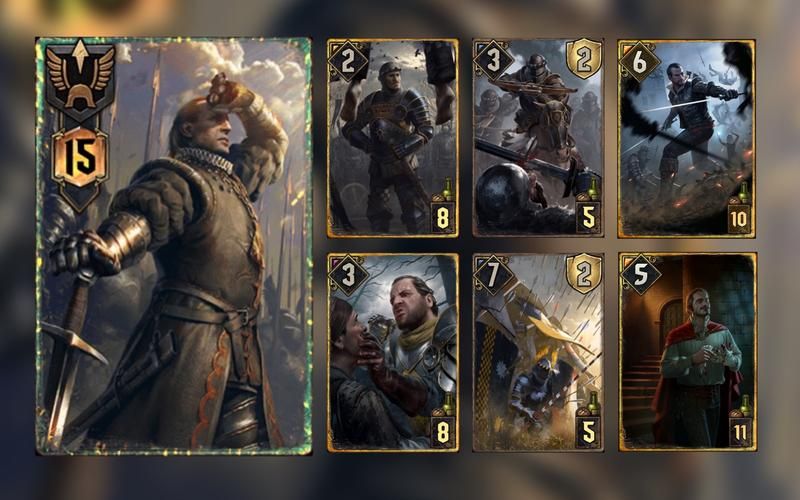This screenshot has height=500, width=800.
Task: Select the red-caped man card with power 5
Action: pyautogui.click(x=685, y=352)
